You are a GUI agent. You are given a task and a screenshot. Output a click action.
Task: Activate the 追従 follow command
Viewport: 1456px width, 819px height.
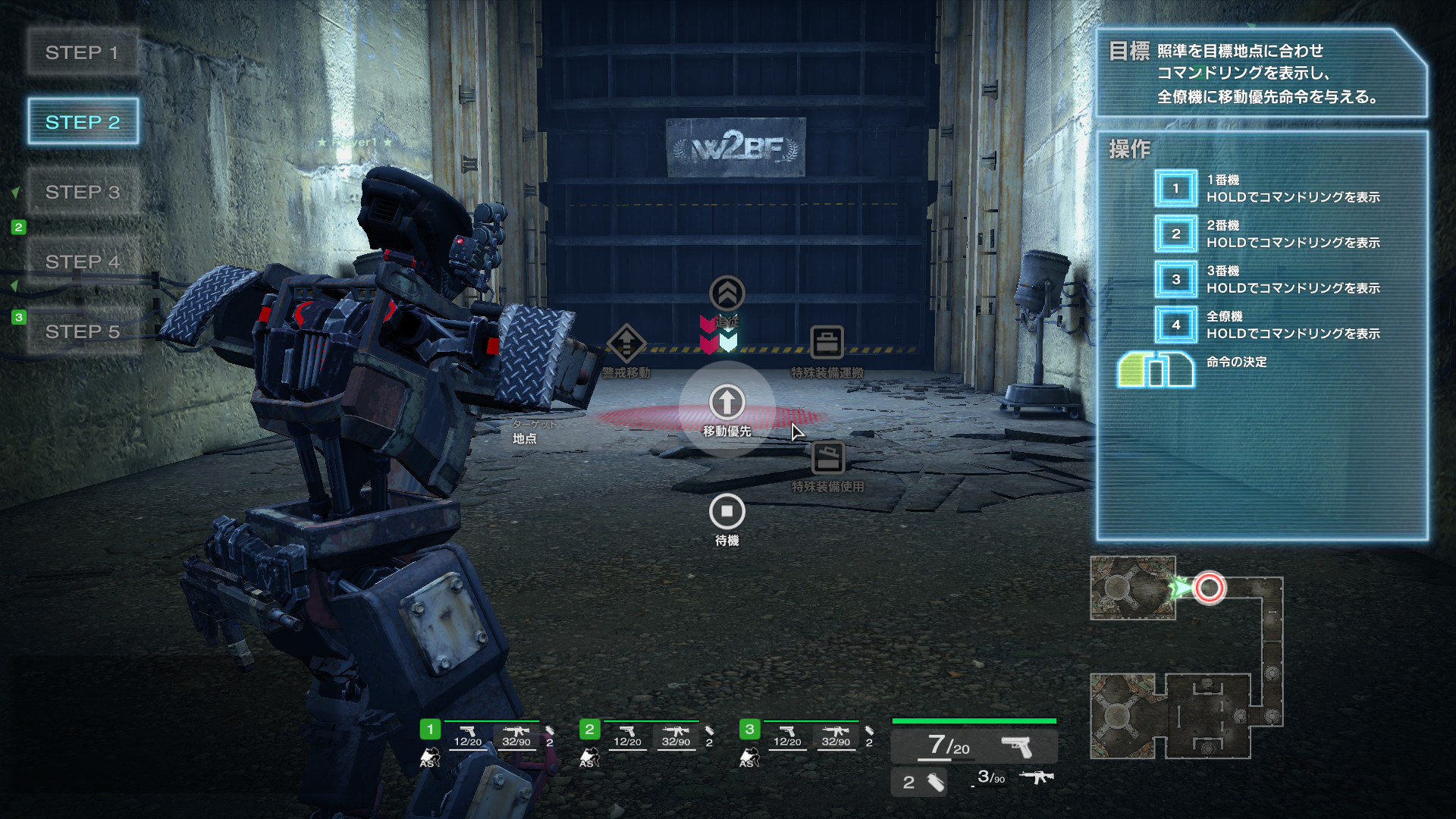(x=726, y=293)
